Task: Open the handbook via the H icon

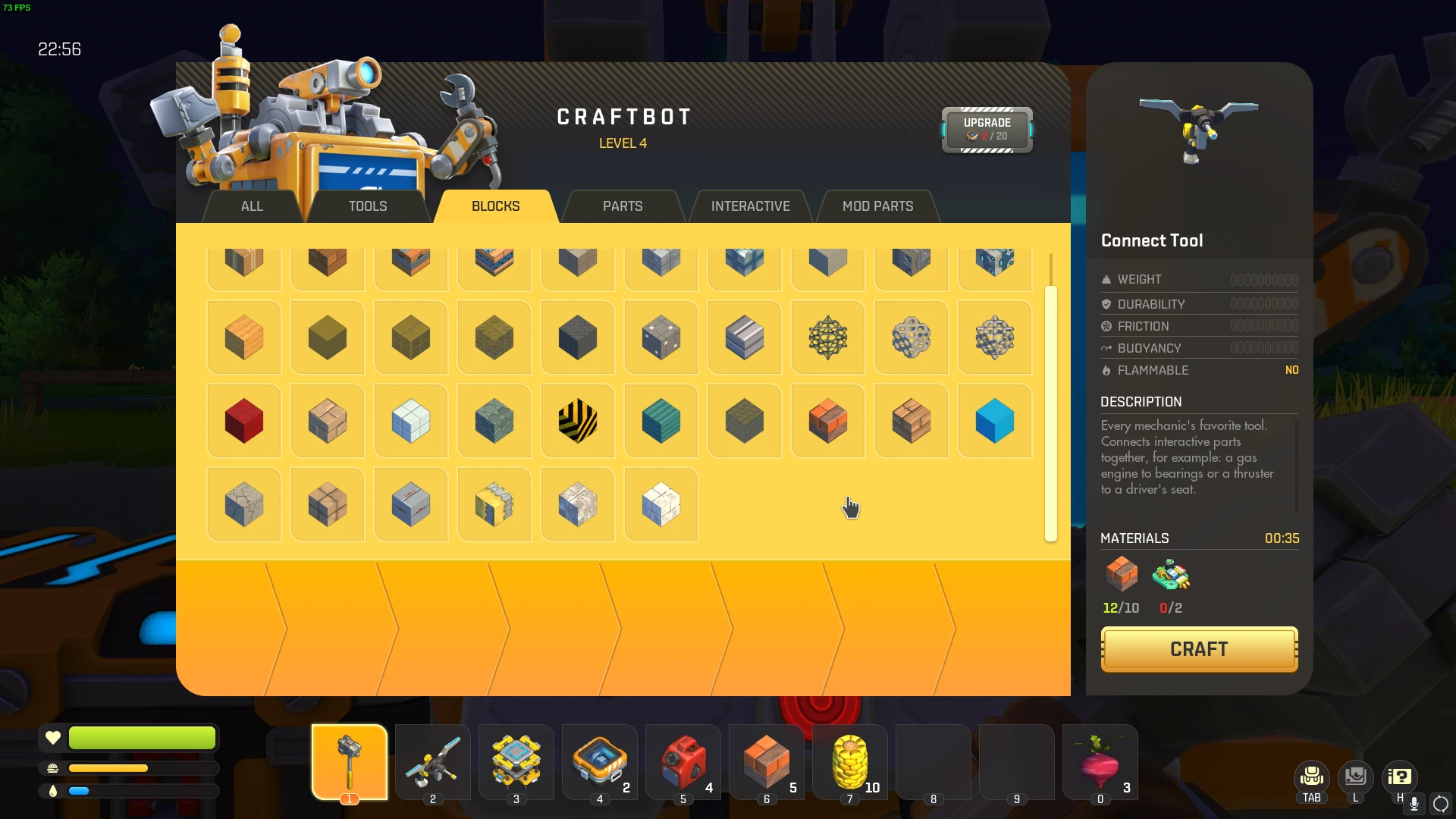Action: pyautogui.click(x=1400, y=777)
